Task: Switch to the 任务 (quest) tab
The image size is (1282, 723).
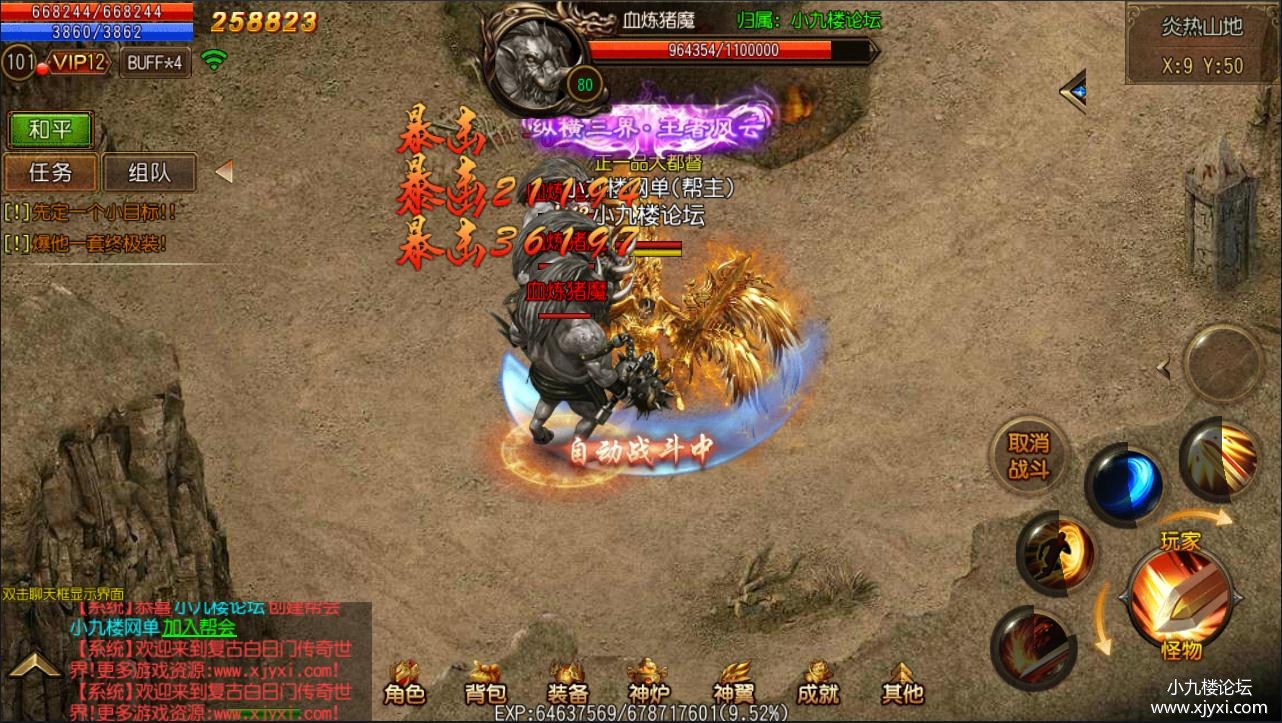Action: tap(50, 173)
